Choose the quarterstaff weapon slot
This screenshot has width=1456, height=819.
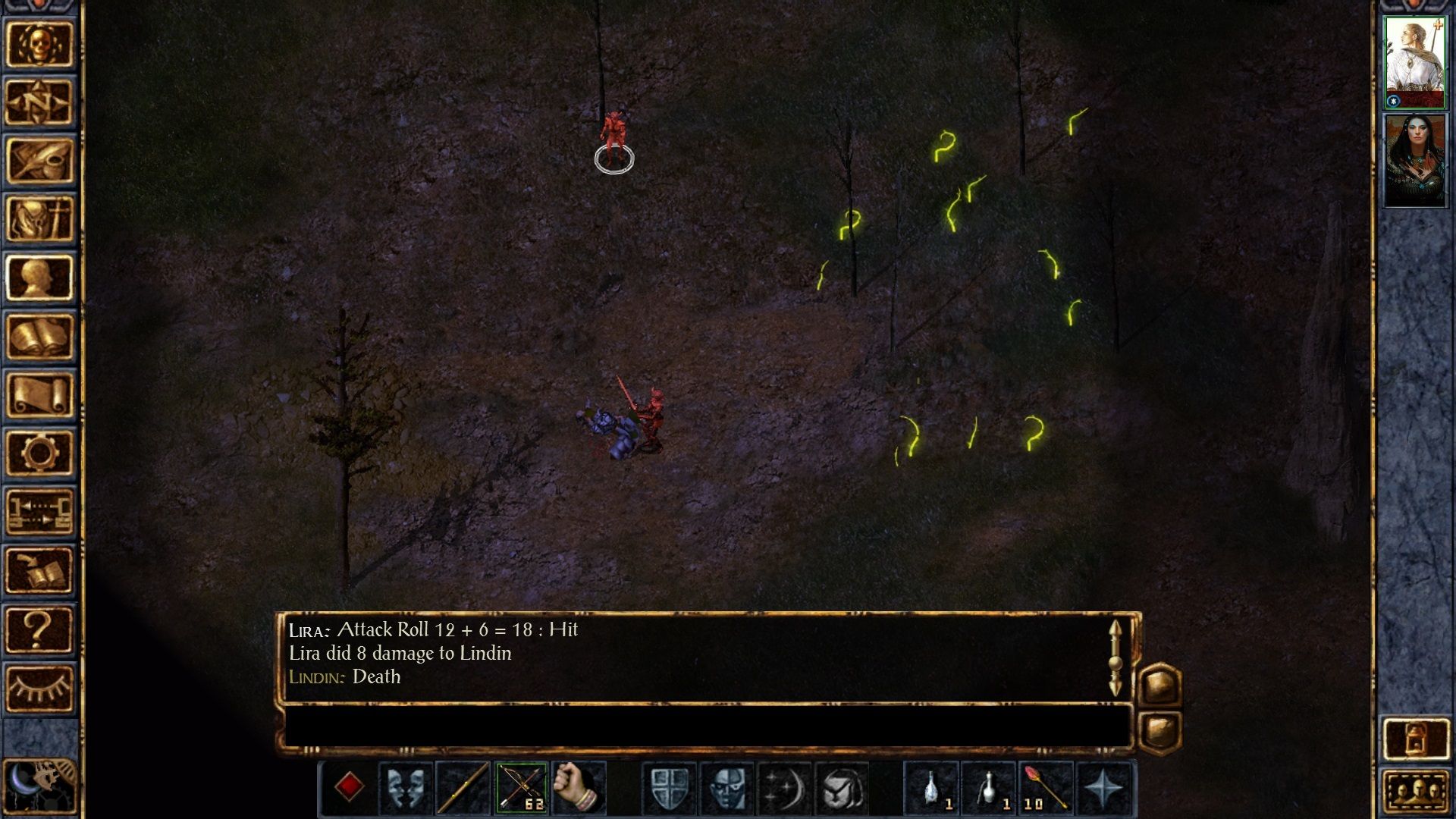point(463,788)
